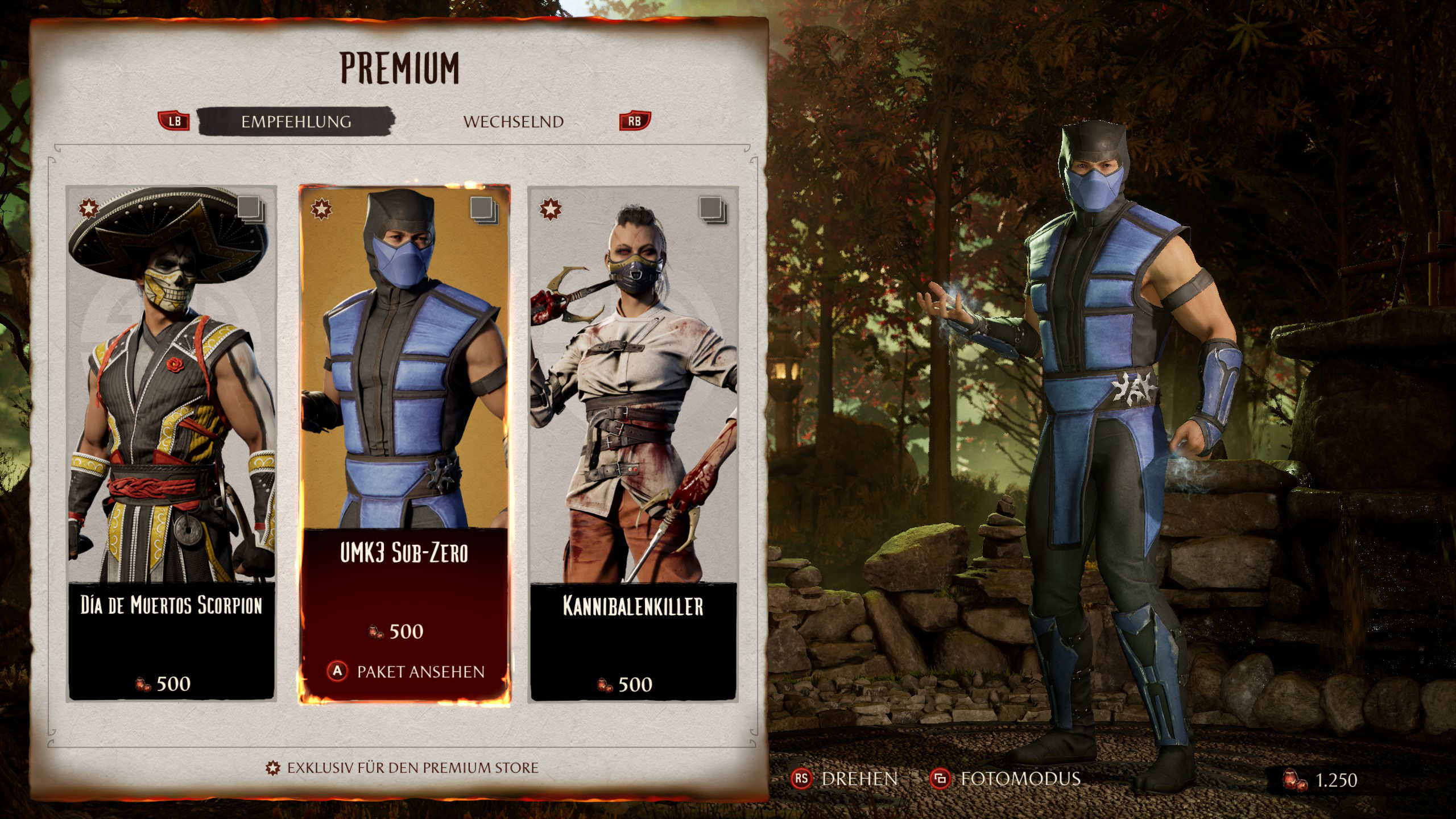Enter Fotomodus photo mode
1456x819 pixels.
point(1005,779)
